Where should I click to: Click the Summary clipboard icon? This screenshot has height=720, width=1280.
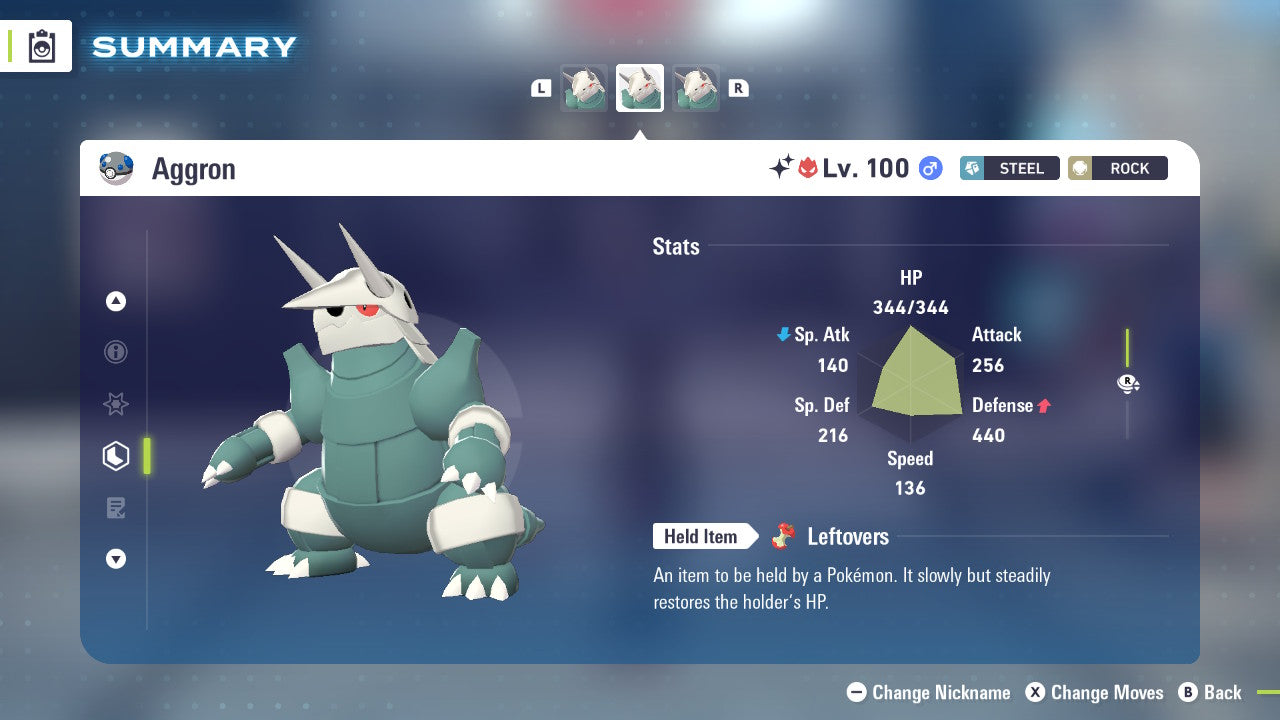pos(40,46)
